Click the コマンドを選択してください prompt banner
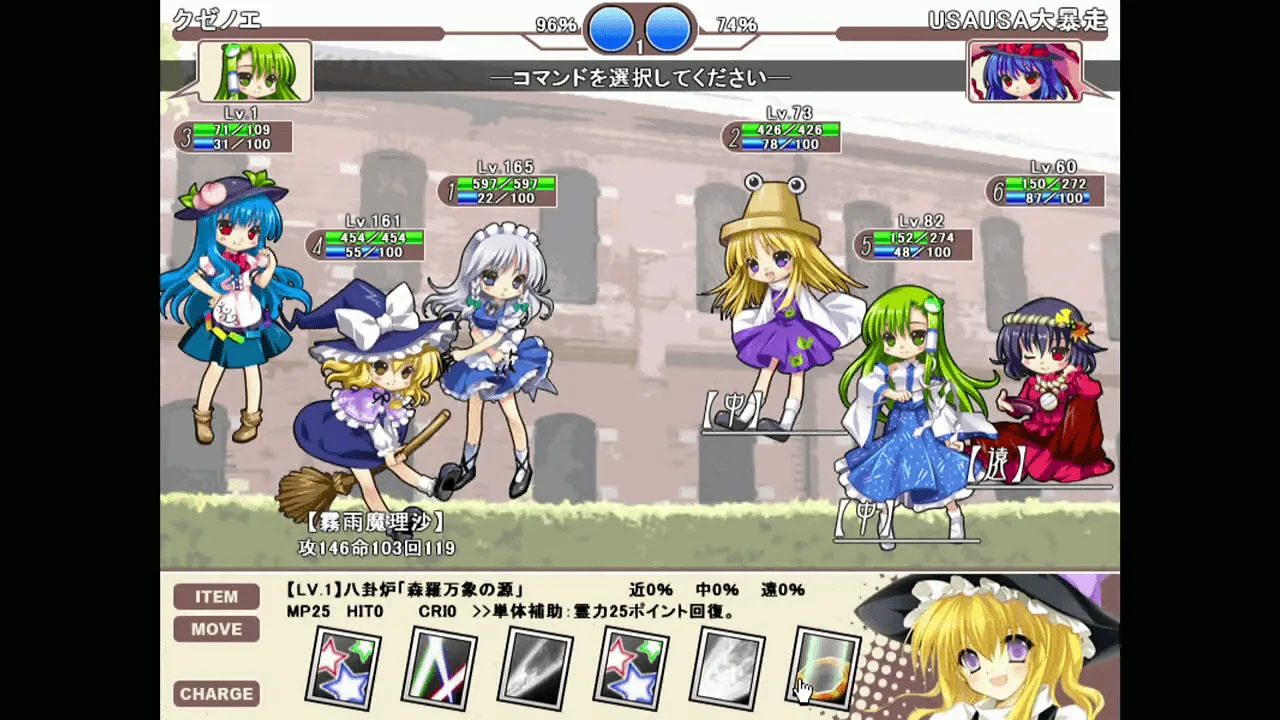 (640, 77)
